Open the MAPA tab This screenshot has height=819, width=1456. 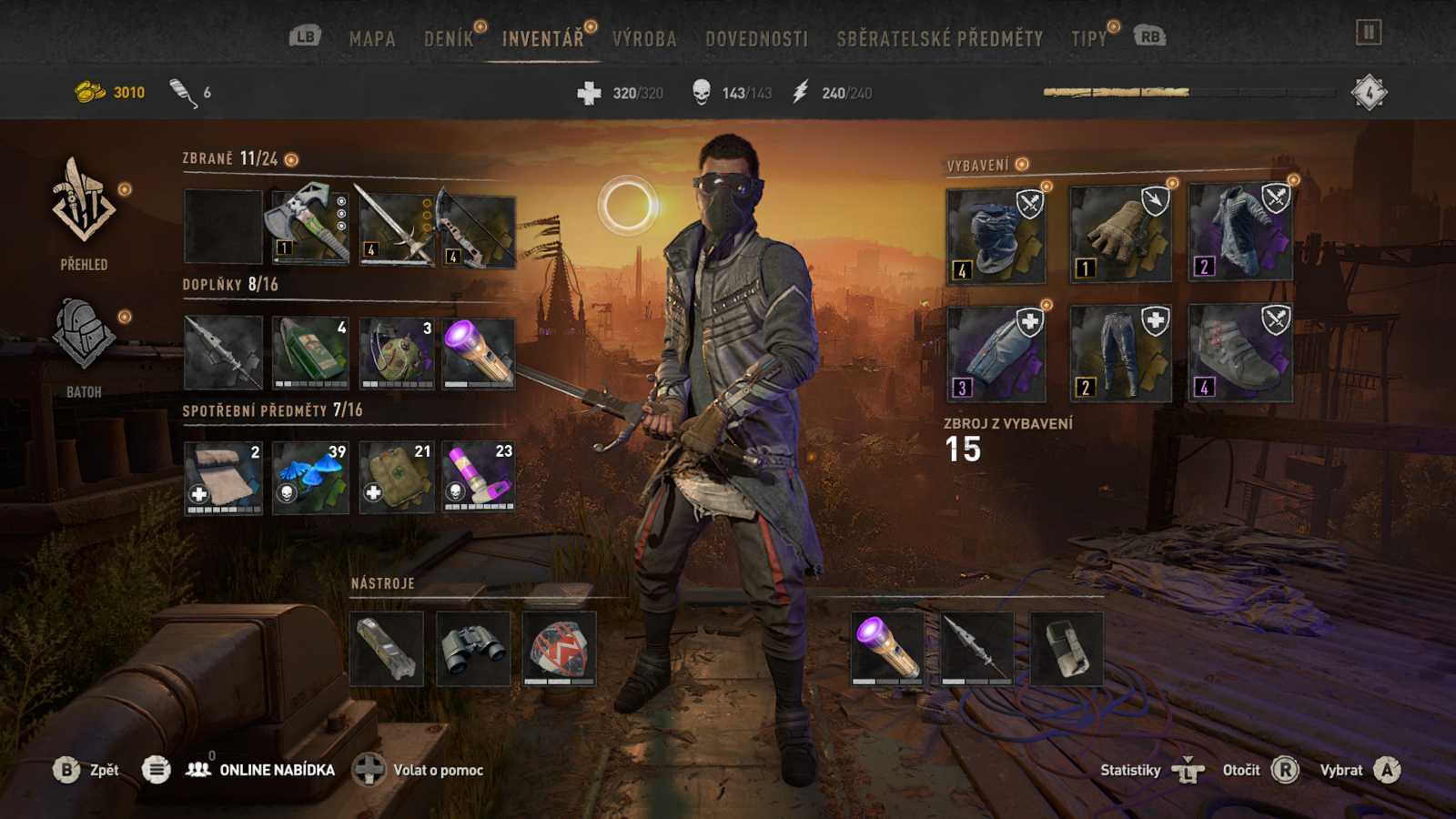click(x=371, y=39)
